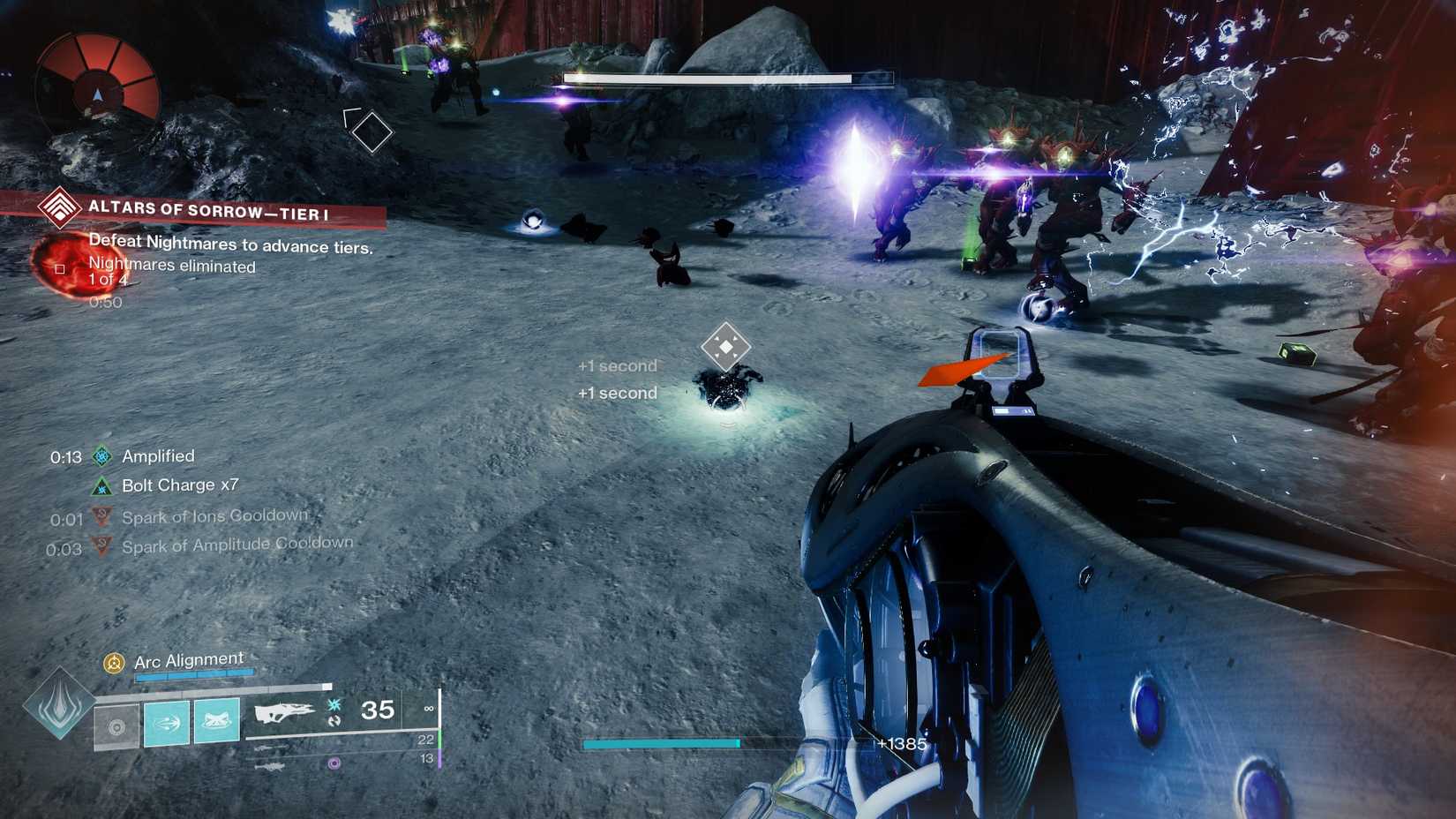Select the Altars of Sorrow quest emblem
Screen dimensions: 1456x819
[58, 210]
